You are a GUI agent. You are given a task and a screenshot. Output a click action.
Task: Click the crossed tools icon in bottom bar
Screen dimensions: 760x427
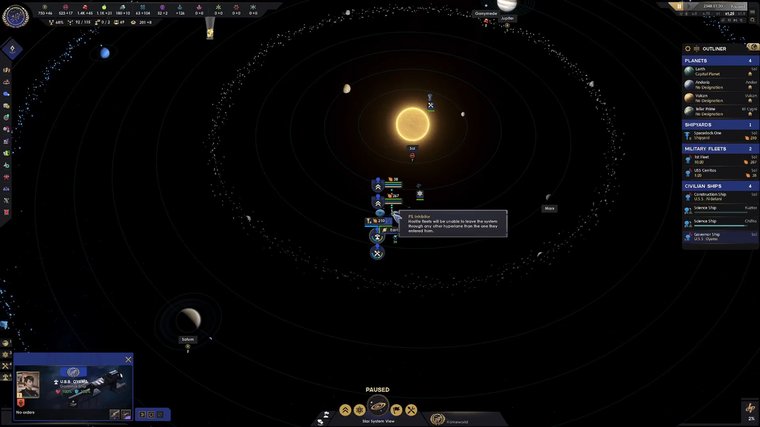point(410,410)
